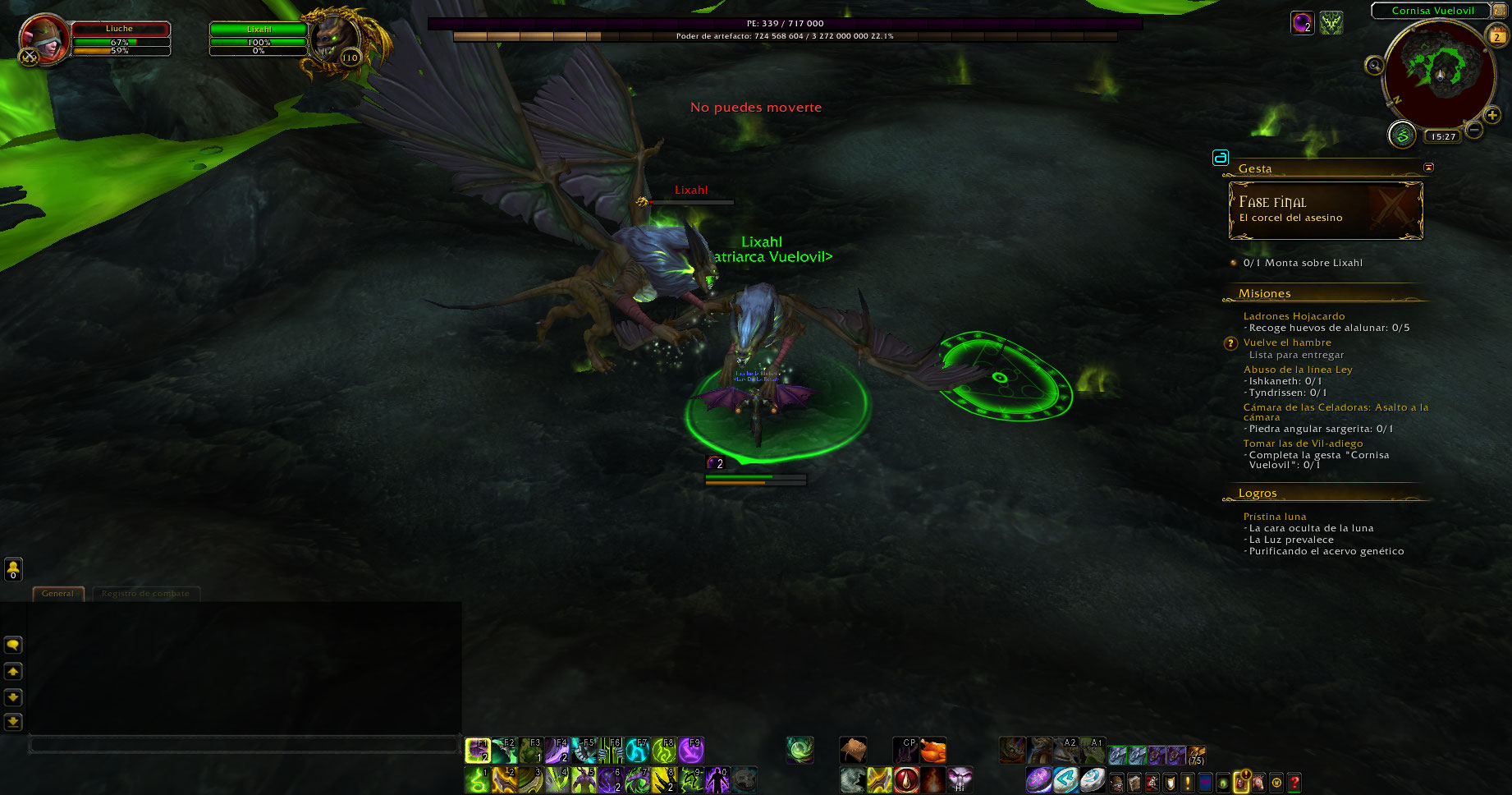Switch to the General chat tab
Screen dimensions: 1512x795
[x=57, y=594]
